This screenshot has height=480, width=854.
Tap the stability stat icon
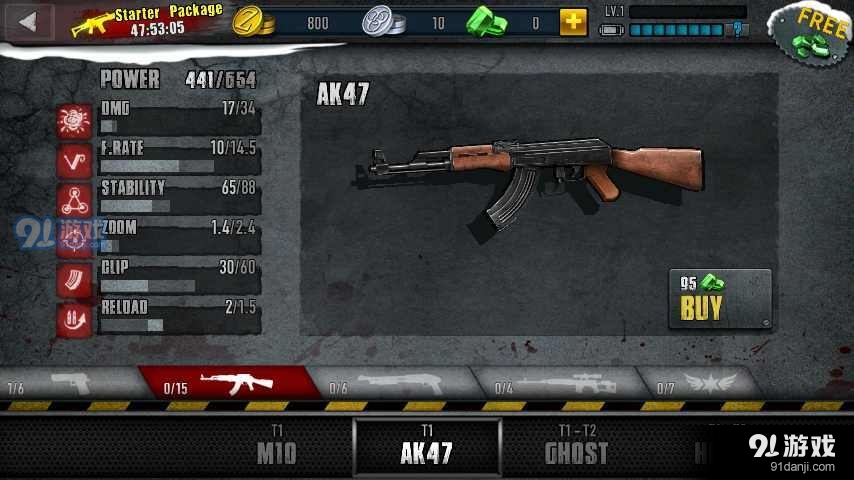tap(74, 200)
